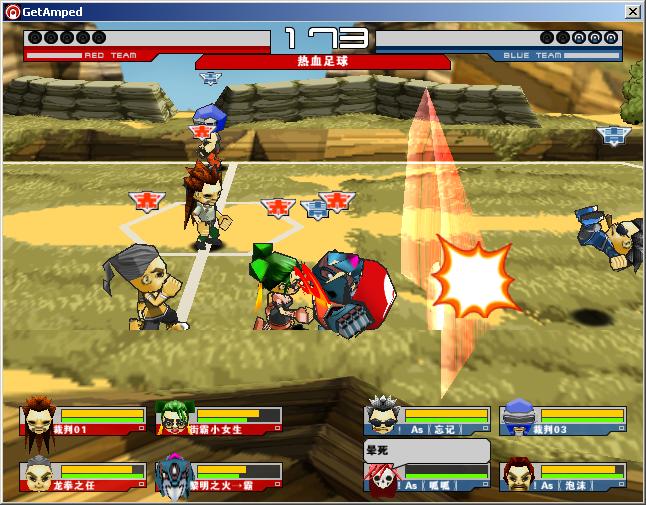Viewport: 646px width, 505px height.
Task: Select player panel 裁判03
Action: point(563,420)
